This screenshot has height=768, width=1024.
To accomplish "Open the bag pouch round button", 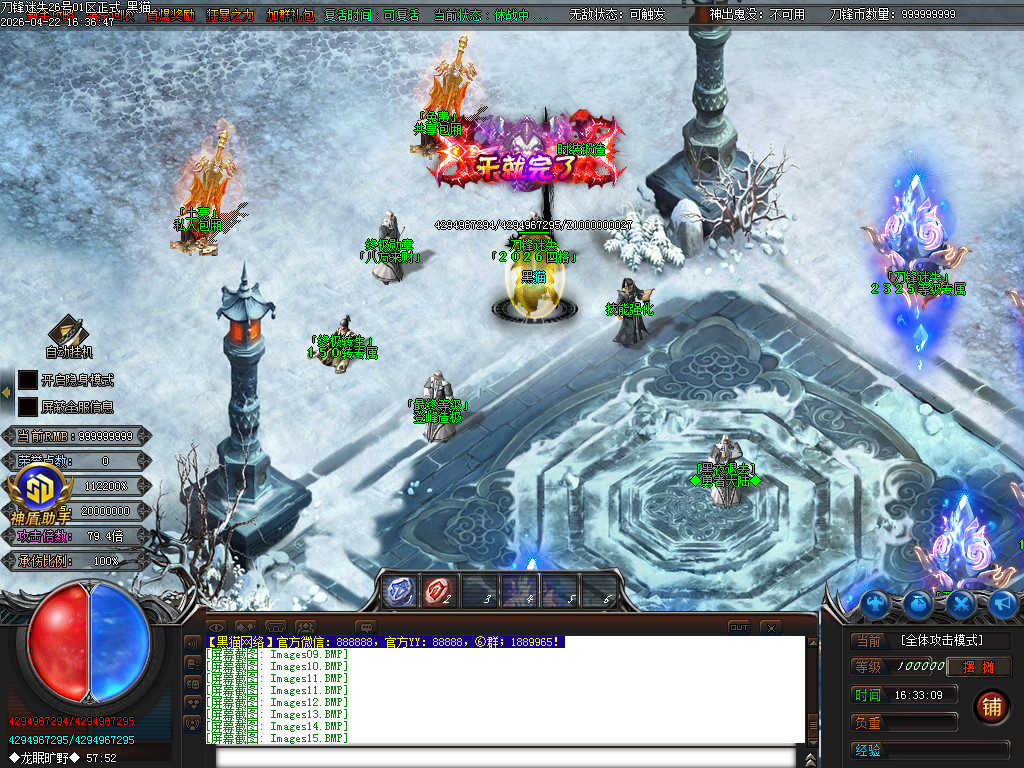I will [919, 603].
